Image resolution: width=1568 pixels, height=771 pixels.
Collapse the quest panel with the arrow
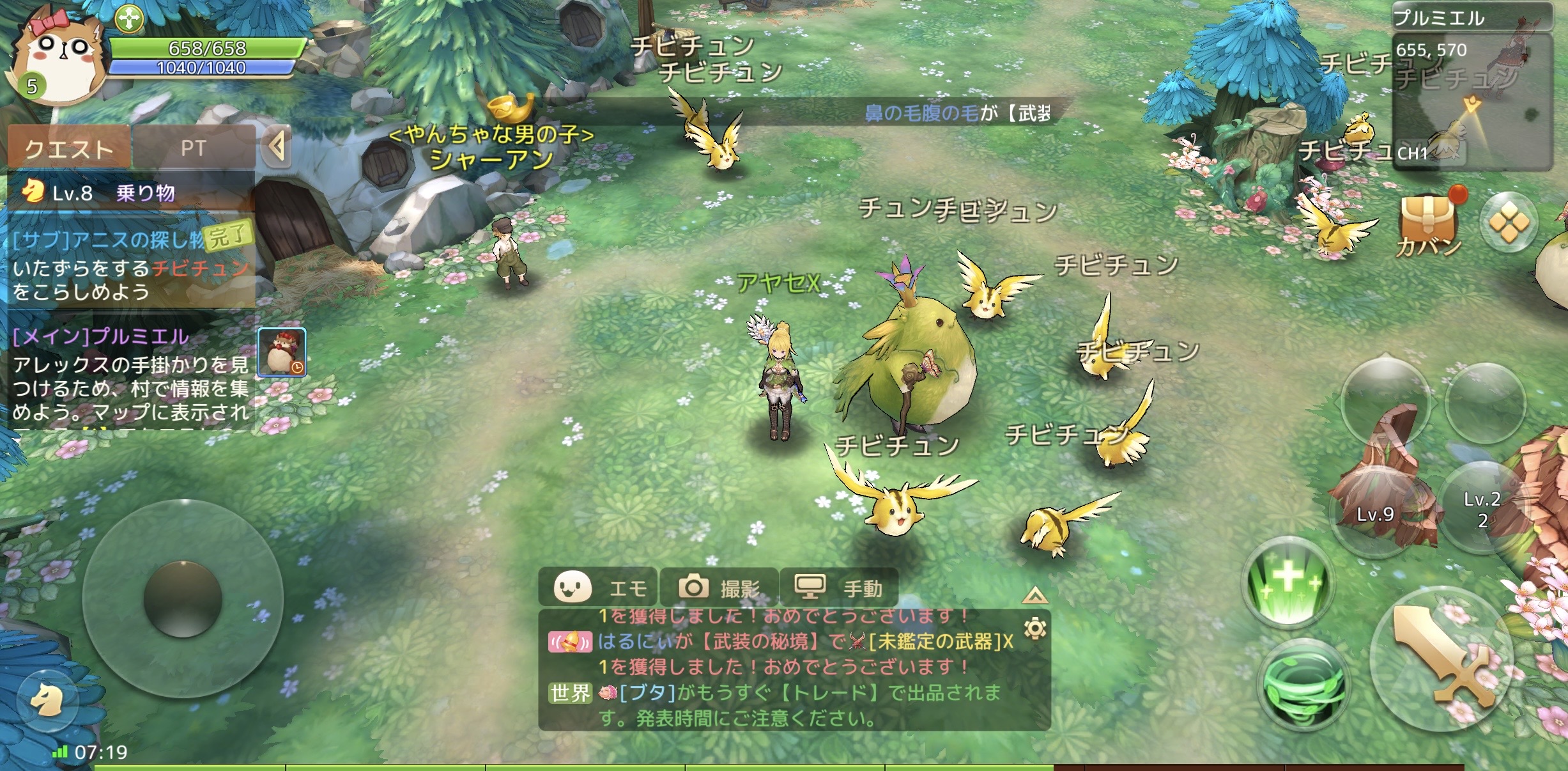pyautogui.click(x=277, y=147)
